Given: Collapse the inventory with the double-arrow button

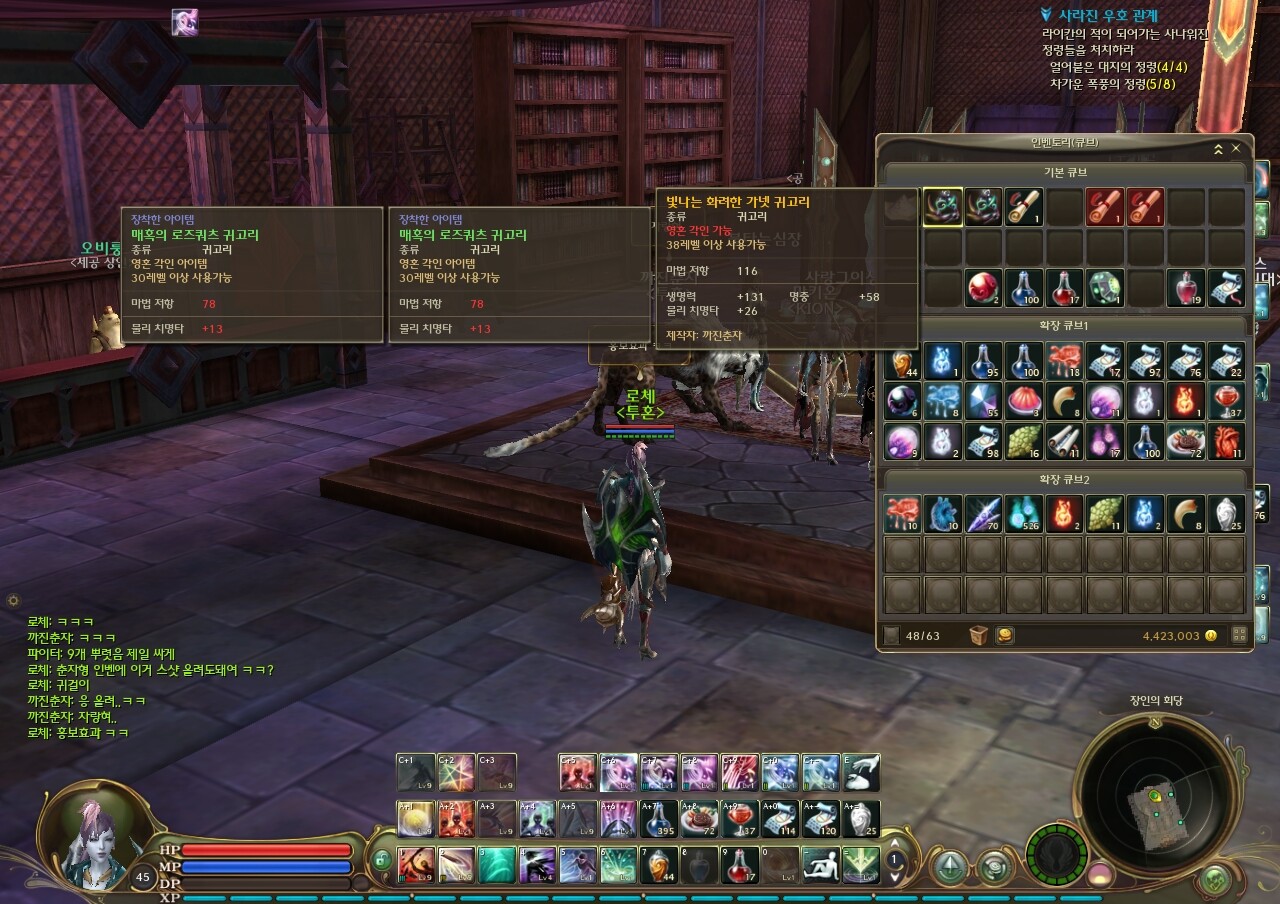Looking at the screenshot, I should (x=1218, y=149).
